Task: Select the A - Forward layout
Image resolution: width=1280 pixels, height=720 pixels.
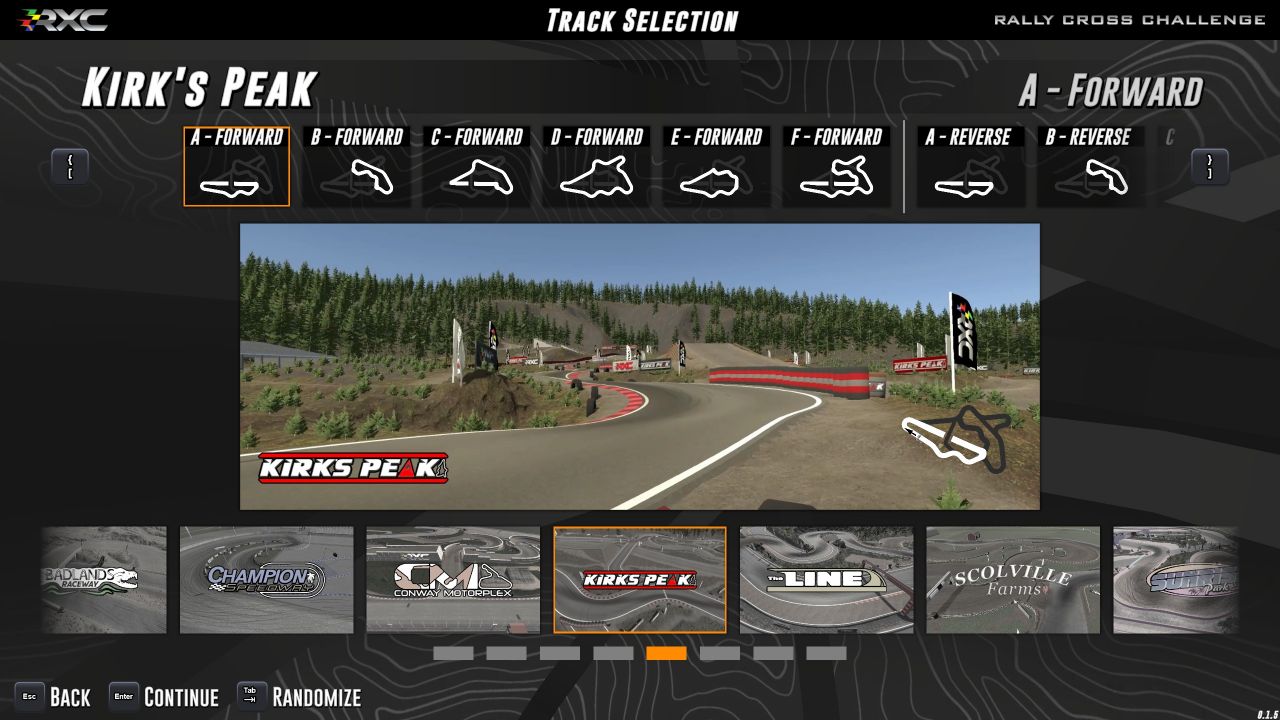Action: tap(237, 167)
